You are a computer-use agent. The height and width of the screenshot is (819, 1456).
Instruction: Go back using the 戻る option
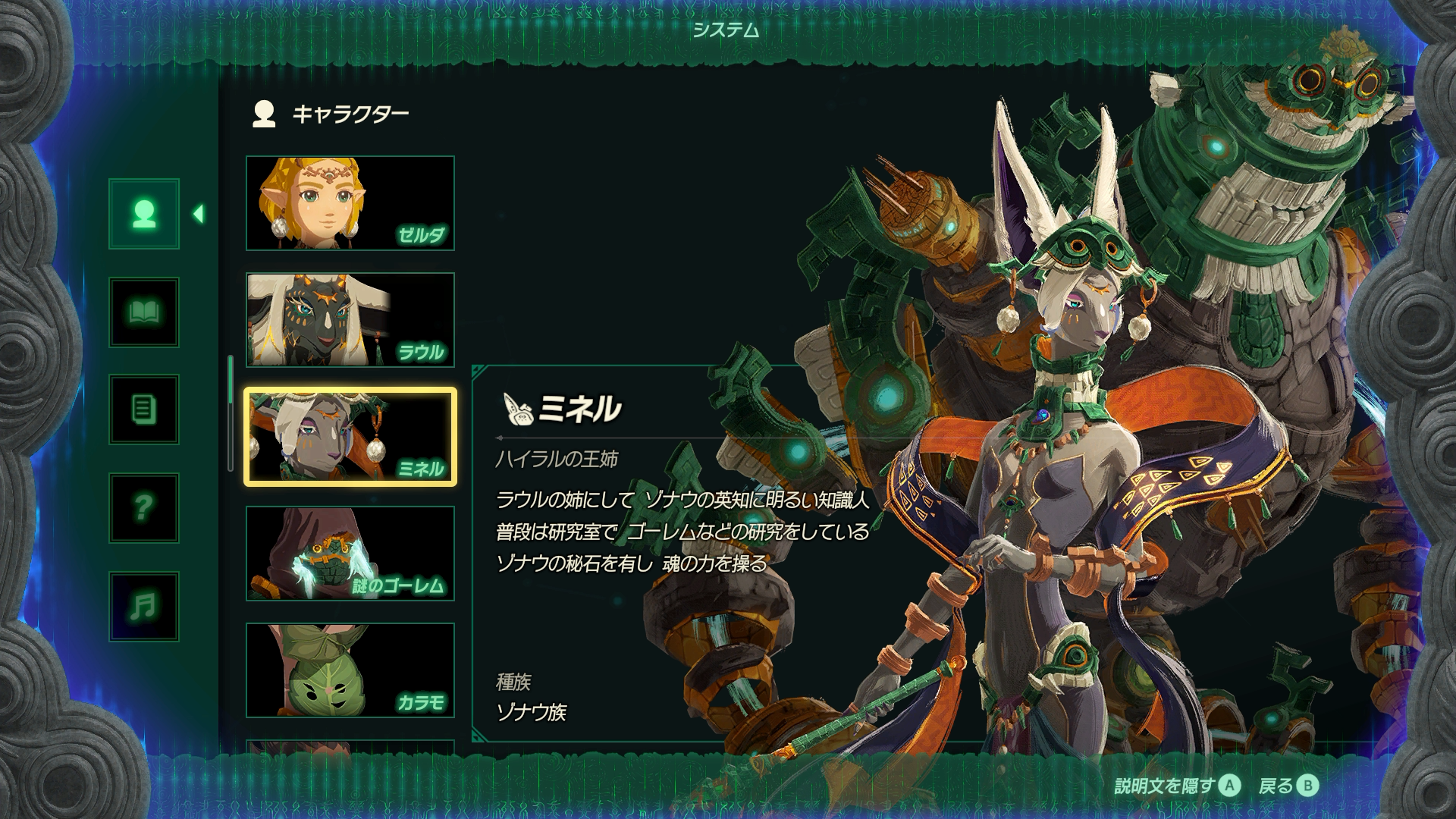click(x=1288, y=786)
